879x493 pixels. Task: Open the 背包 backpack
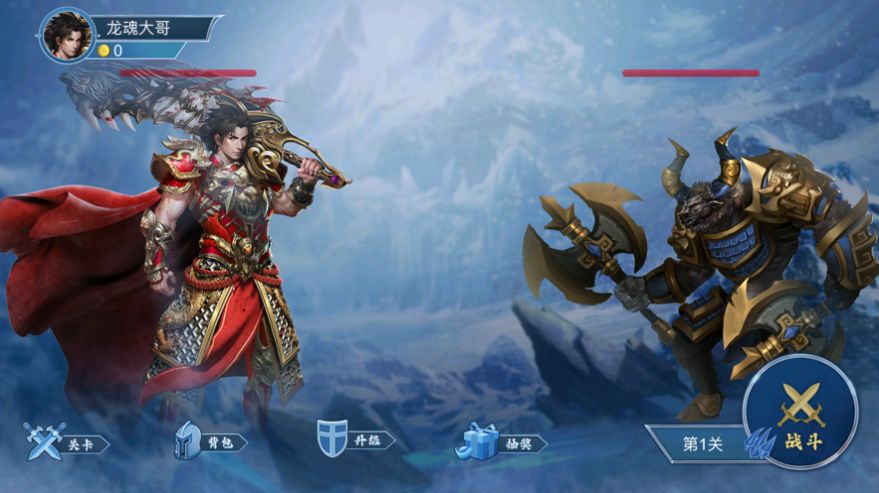click(208, 441)
